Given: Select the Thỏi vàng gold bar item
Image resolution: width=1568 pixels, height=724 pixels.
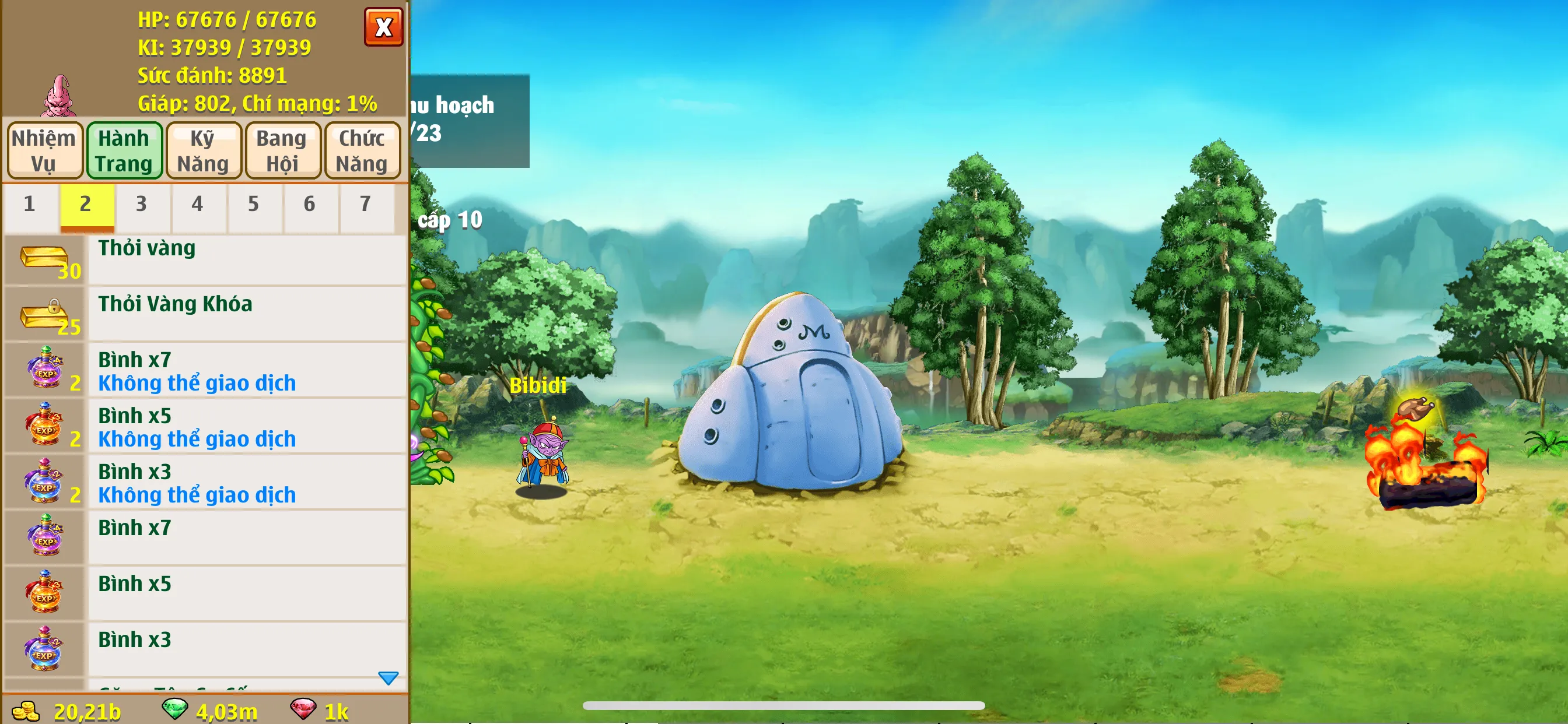Looking at the screenshot, I should click(x=205, y=260).
